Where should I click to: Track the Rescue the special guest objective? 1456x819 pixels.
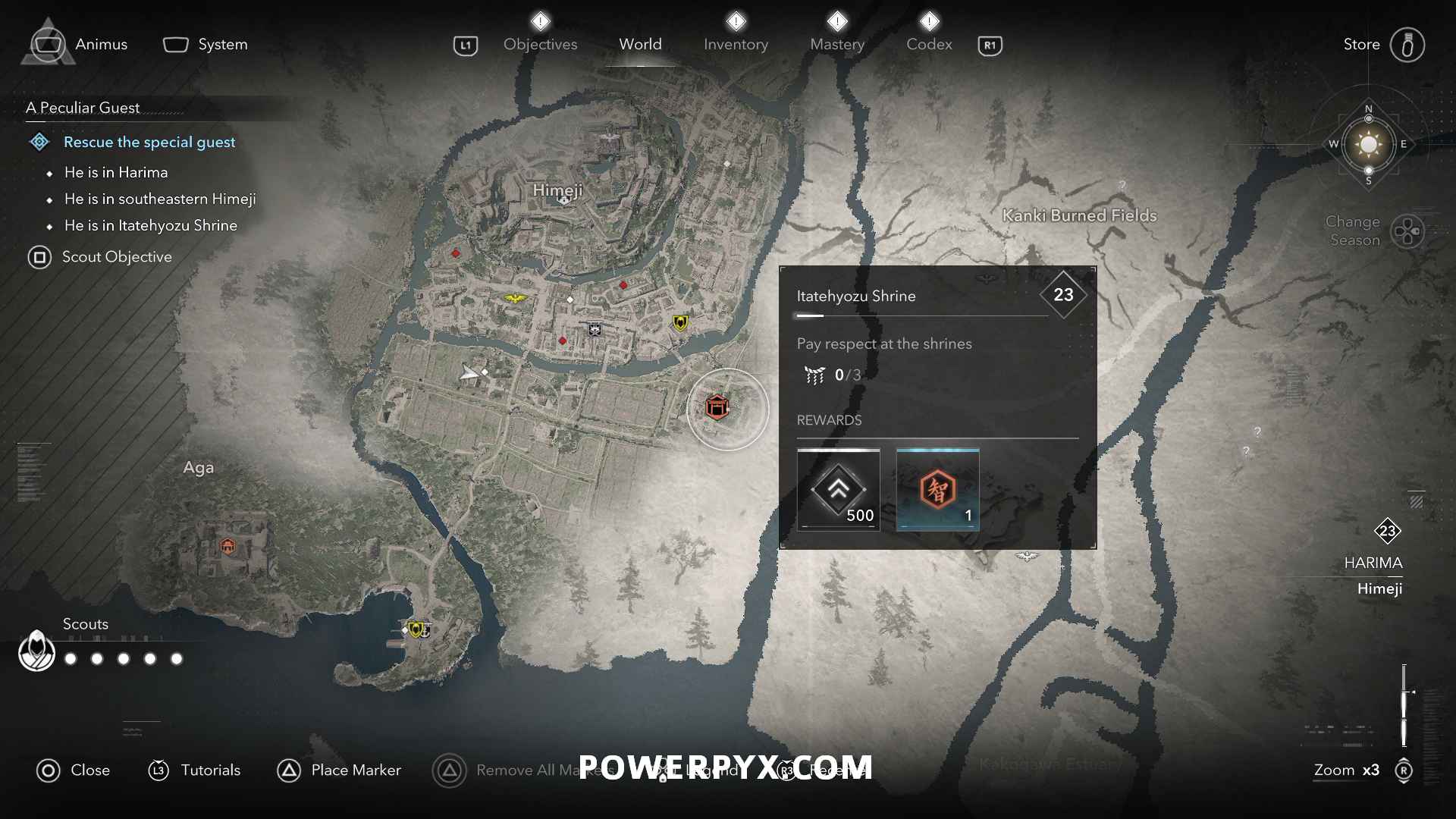(x=149, y=142)
